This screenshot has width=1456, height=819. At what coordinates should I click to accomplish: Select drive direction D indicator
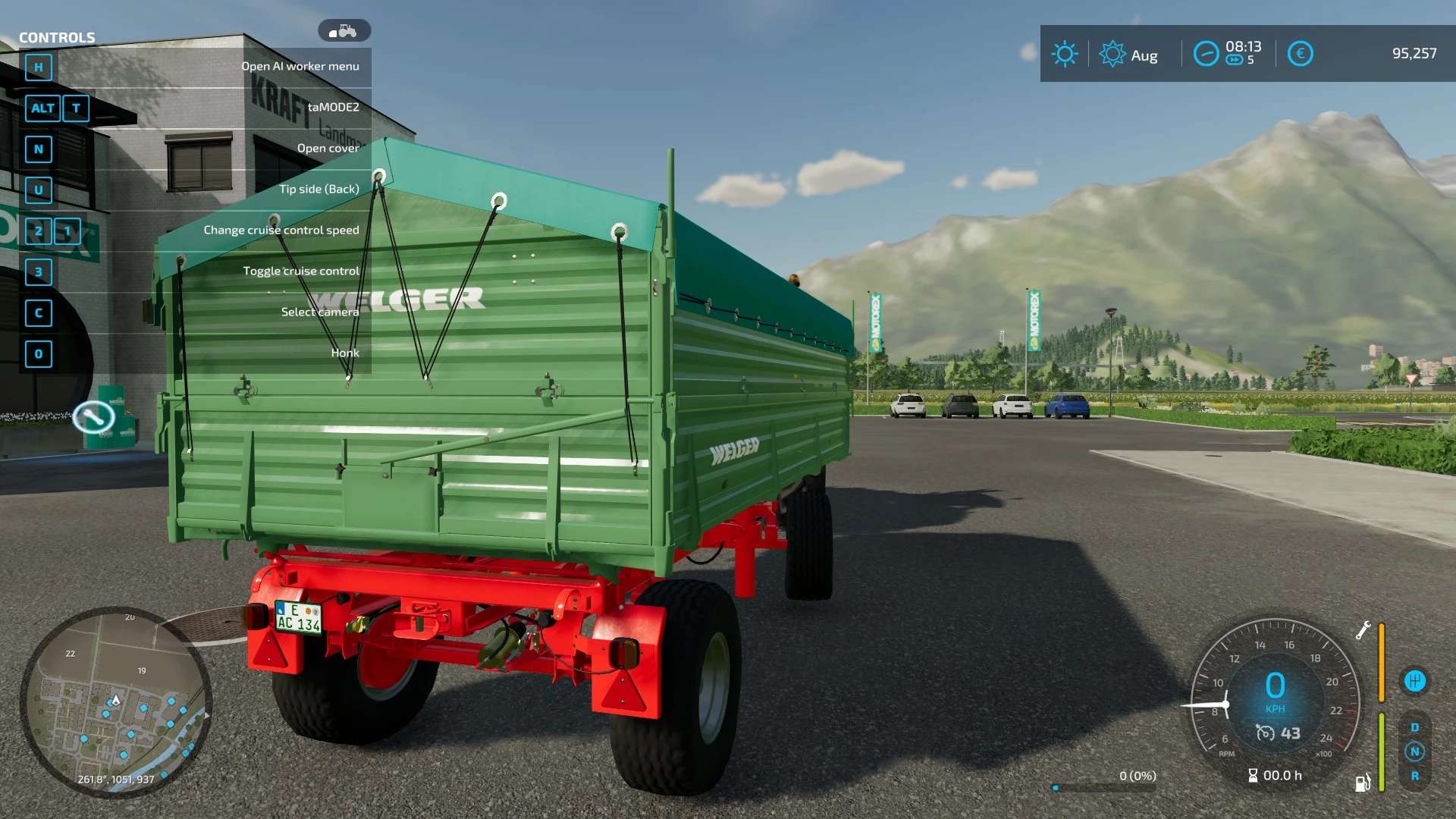(x=1414, y=727)
